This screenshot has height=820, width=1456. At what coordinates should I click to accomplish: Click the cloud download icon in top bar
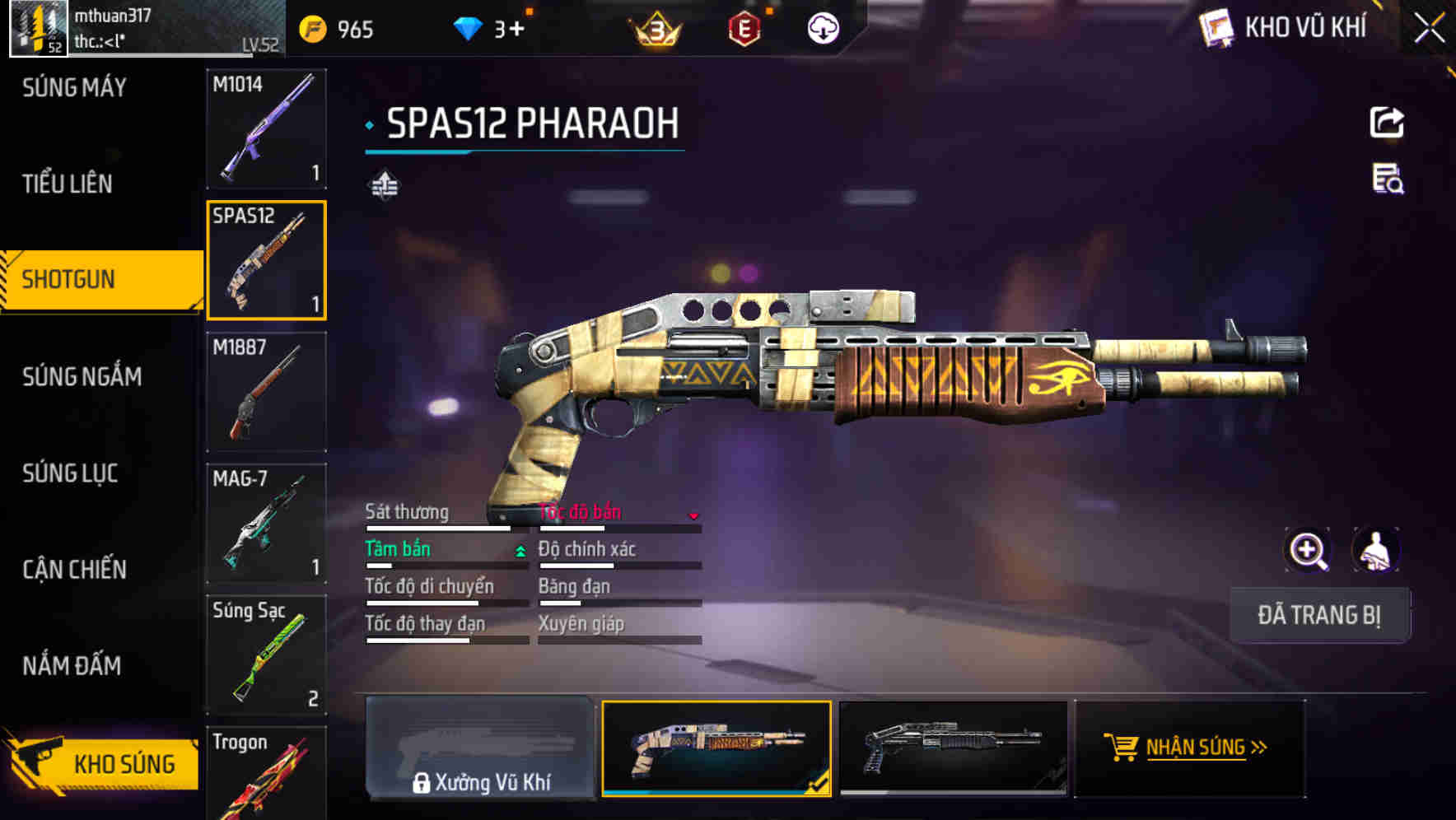tap(822, 29)
